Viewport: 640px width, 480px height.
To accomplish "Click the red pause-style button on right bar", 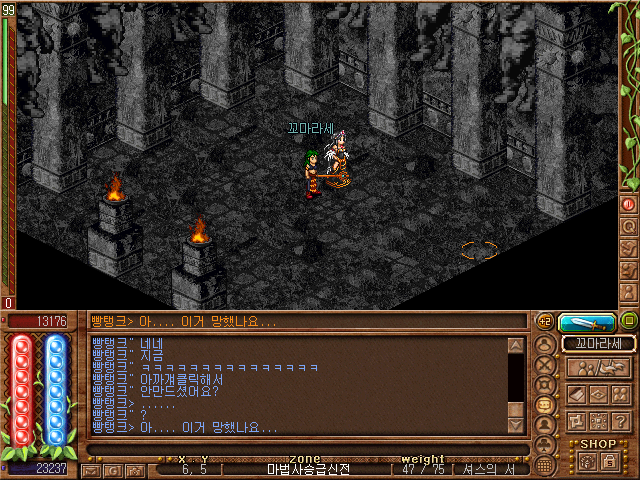I will (x=629, y=203).
